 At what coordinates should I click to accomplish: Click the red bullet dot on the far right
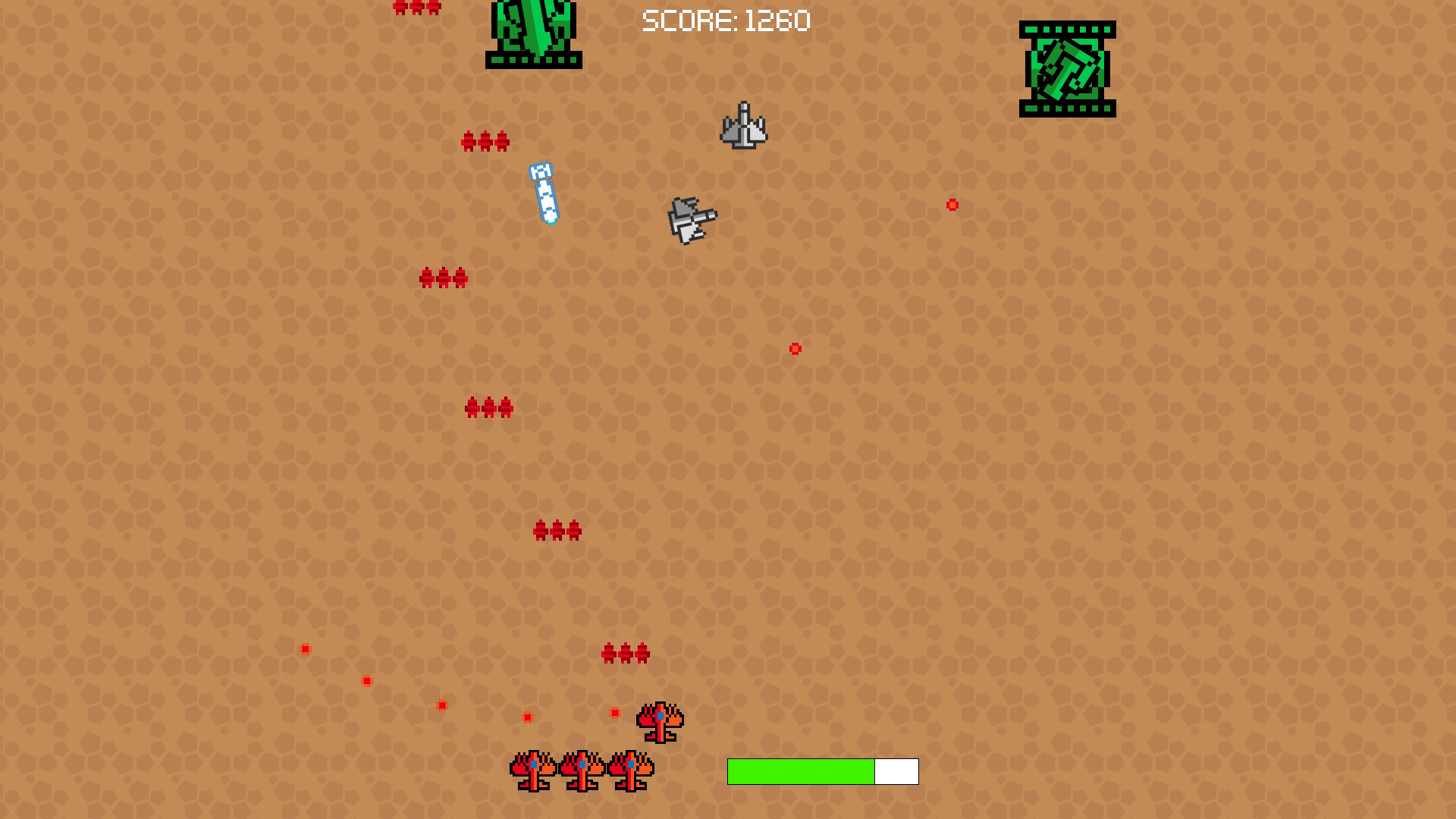point(952,204)
